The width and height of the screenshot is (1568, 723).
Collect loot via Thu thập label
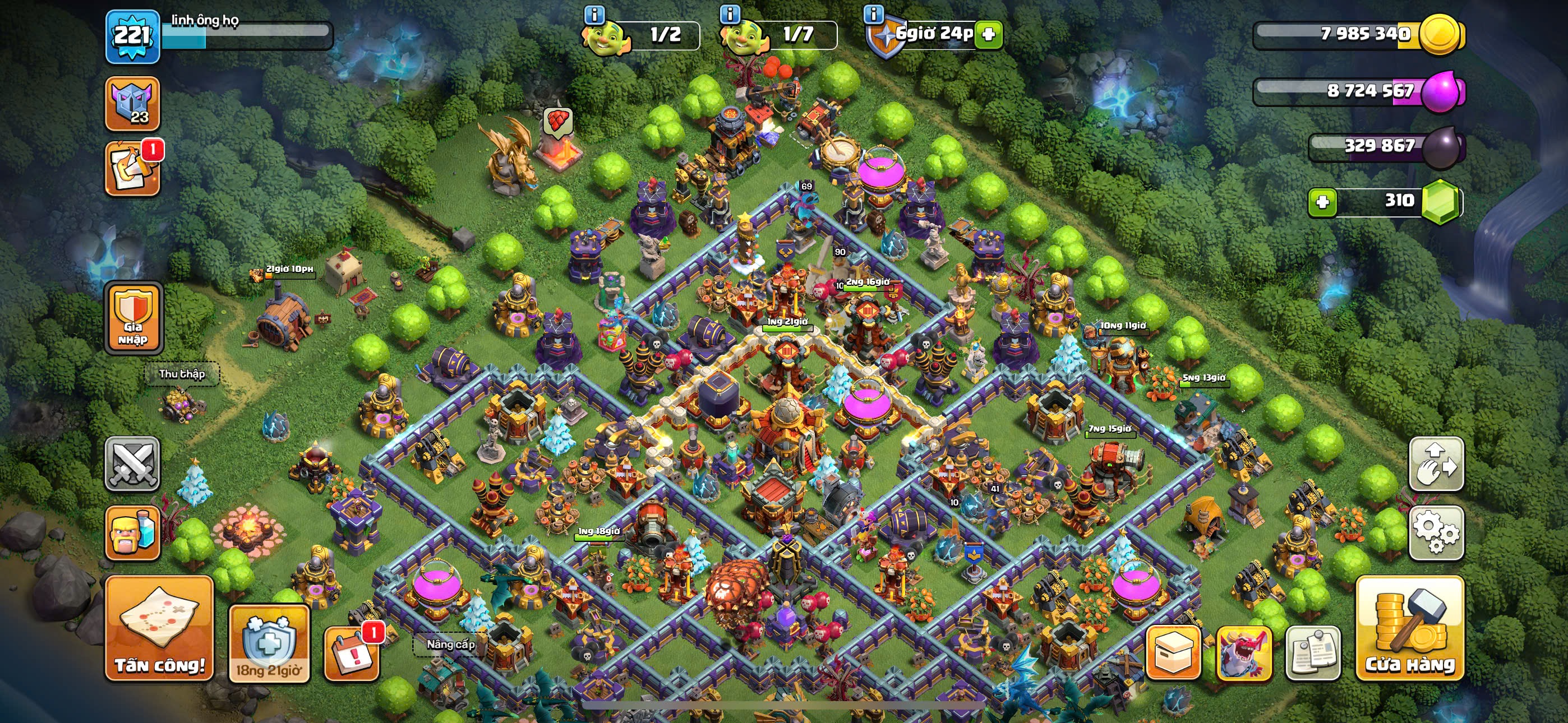[181, 374]
